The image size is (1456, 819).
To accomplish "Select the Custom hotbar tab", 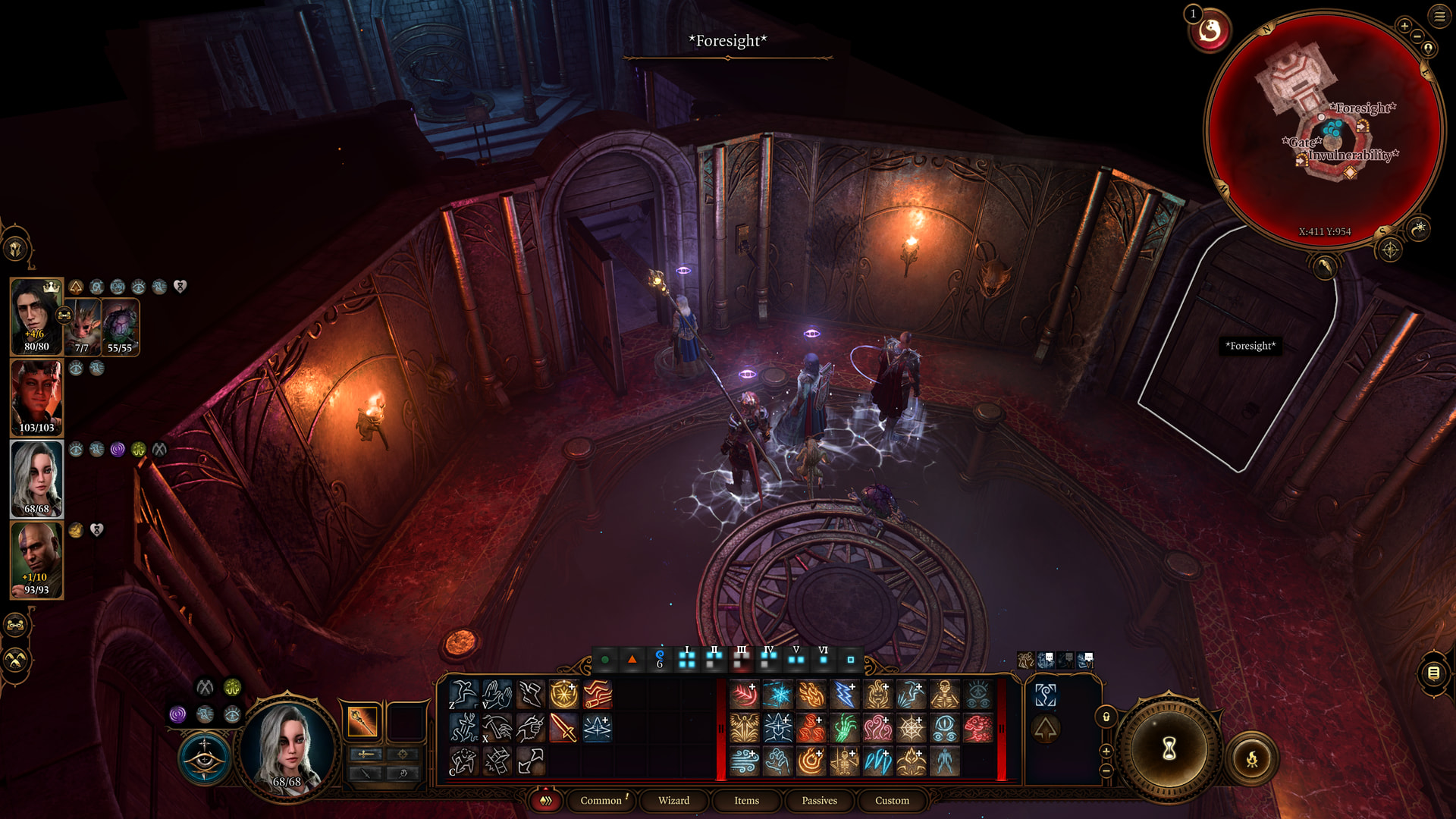I will coord(892,801).
